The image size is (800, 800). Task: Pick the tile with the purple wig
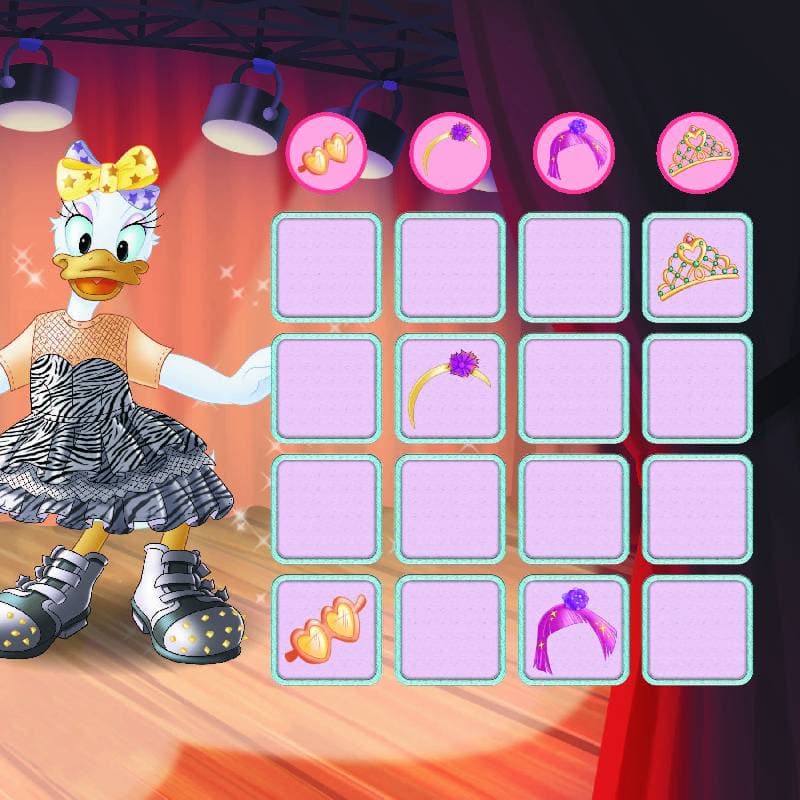574,629
